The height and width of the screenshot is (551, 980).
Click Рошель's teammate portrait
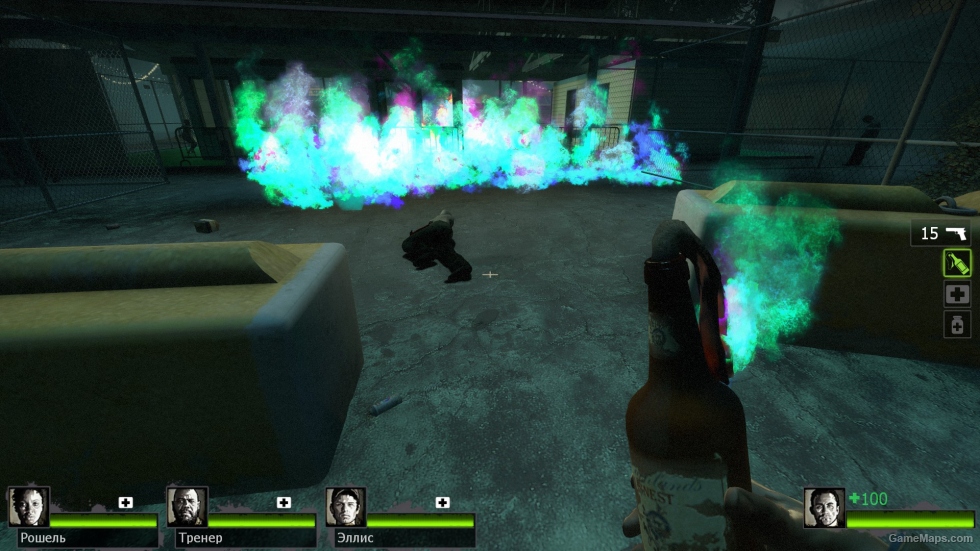tap(27, 507)
